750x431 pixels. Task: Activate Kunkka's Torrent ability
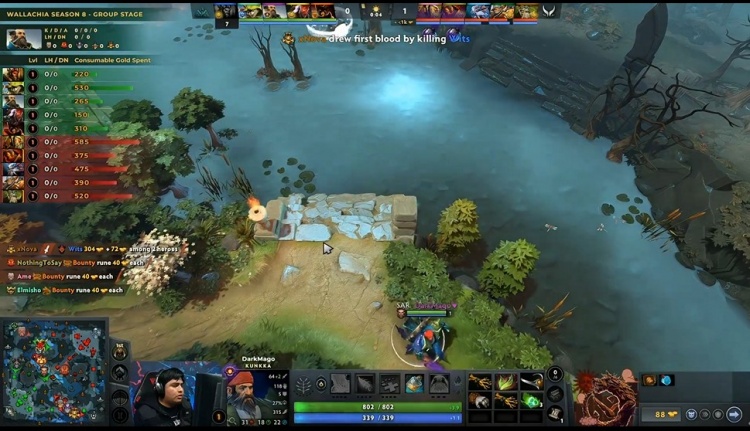(x=341, y=384)
